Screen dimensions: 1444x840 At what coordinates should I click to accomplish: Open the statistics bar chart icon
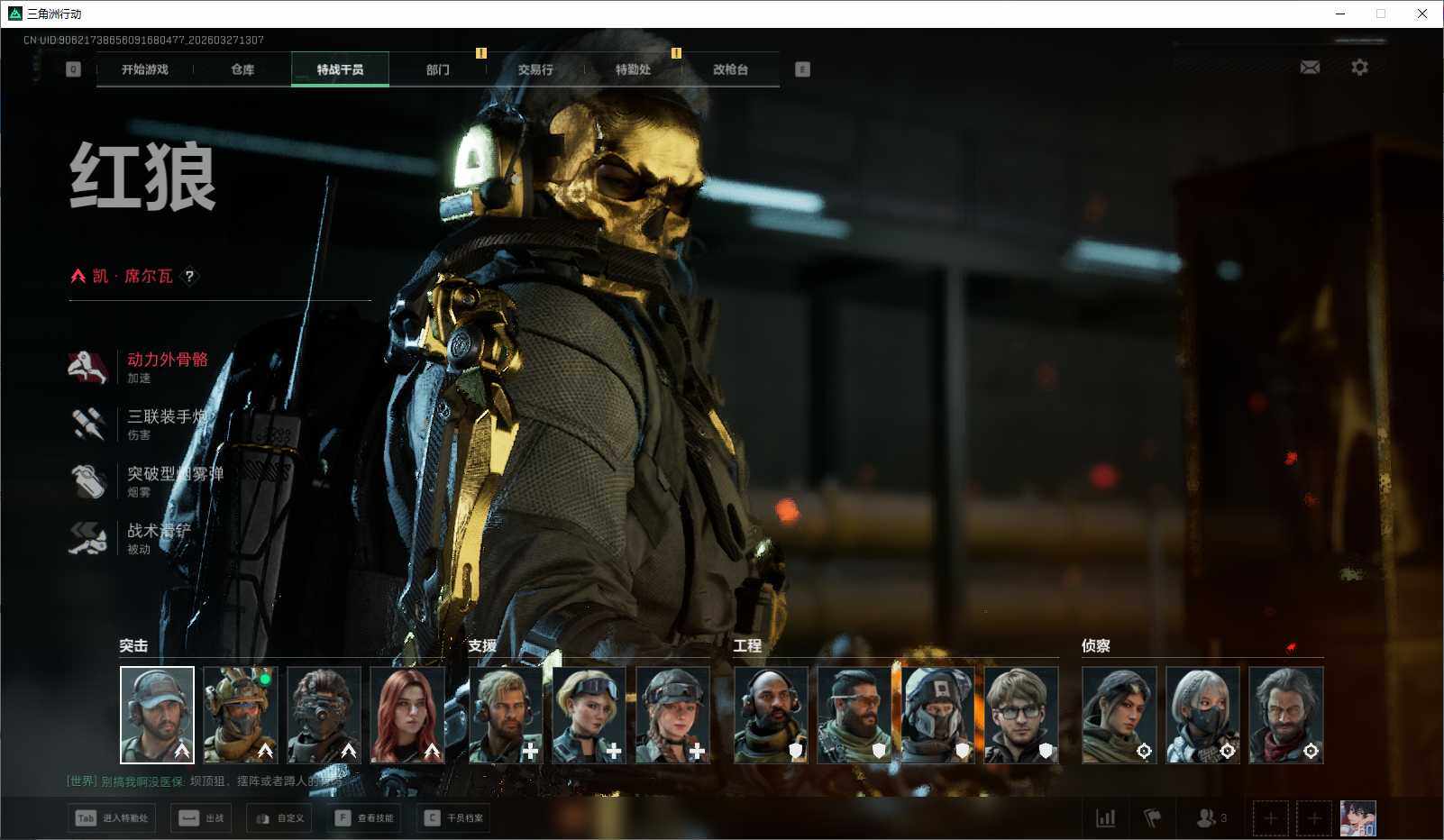tap(1105, 818)
